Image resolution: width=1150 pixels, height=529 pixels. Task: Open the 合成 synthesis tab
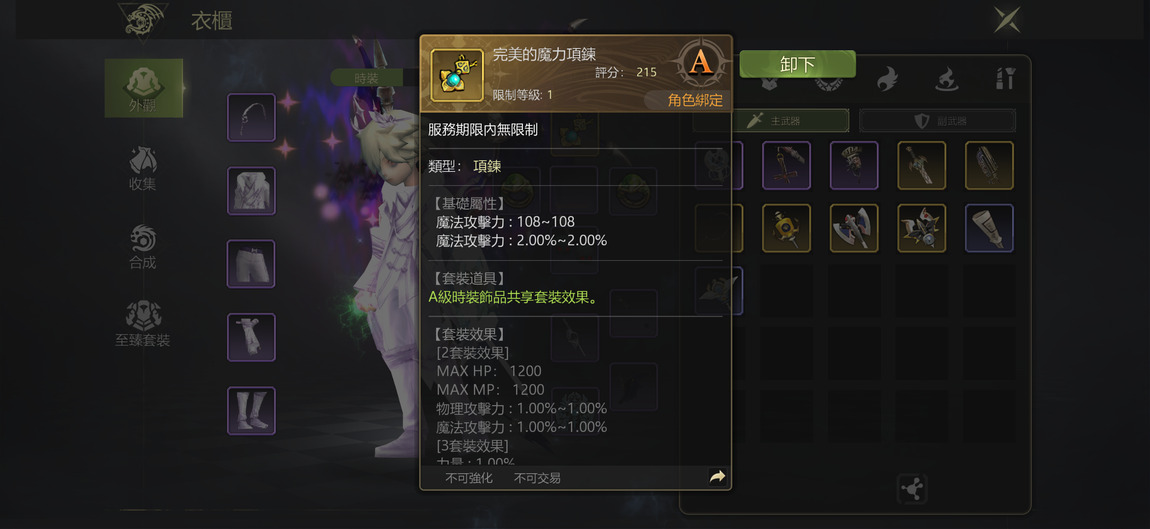tap(142, 246)
